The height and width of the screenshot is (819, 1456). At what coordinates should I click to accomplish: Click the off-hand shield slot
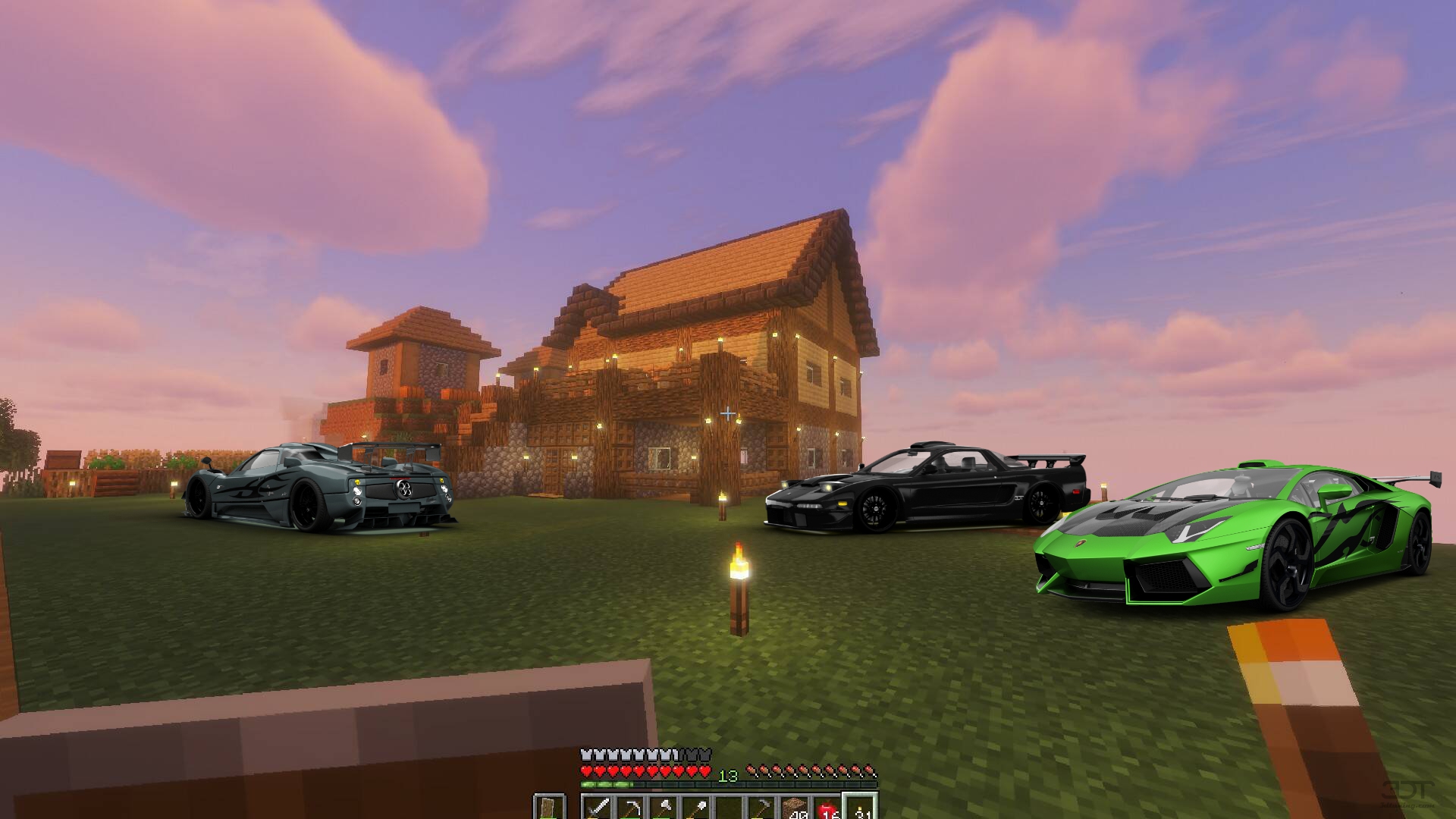548,808
